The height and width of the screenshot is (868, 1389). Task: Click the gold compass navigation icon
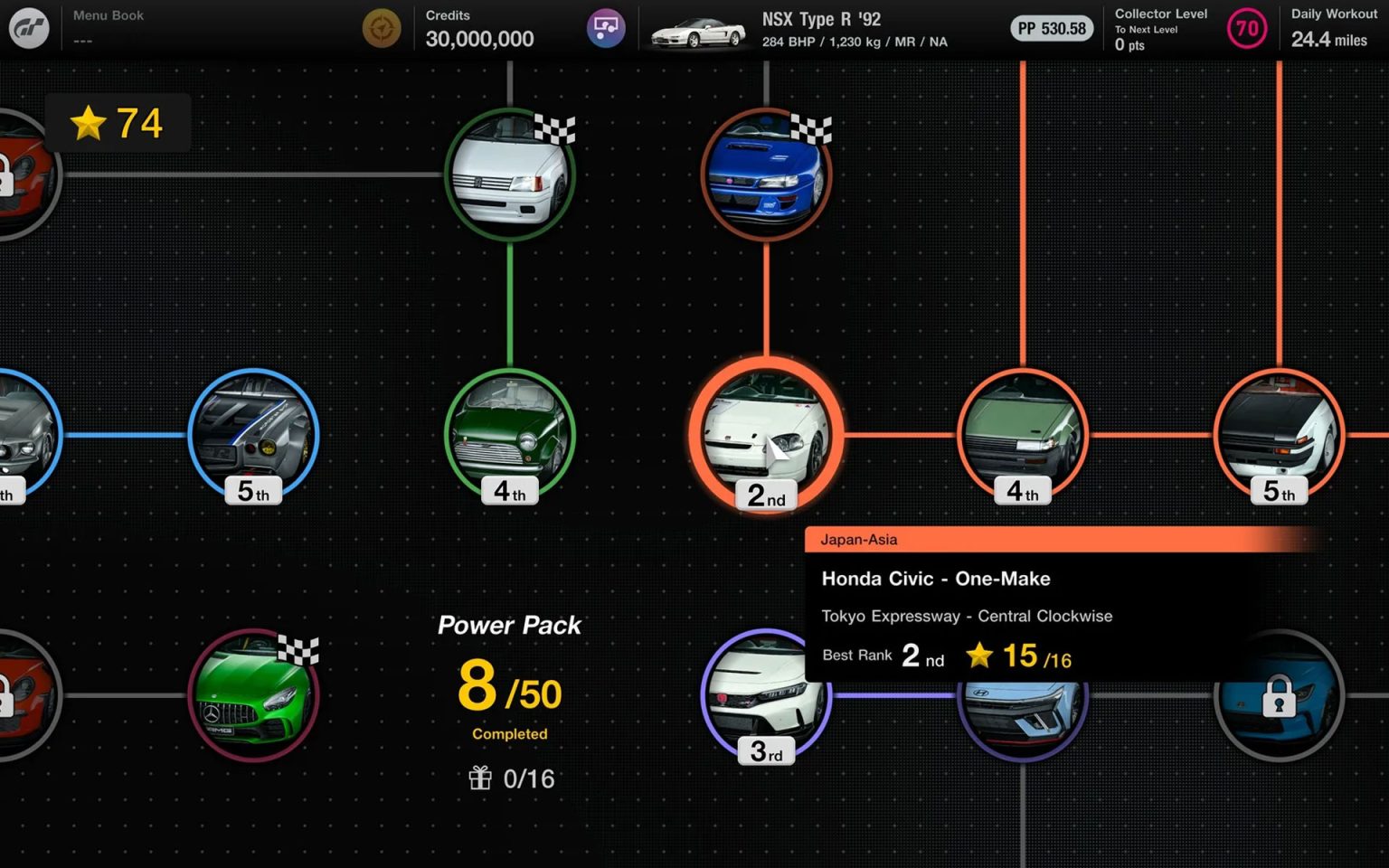click(382, 28)
